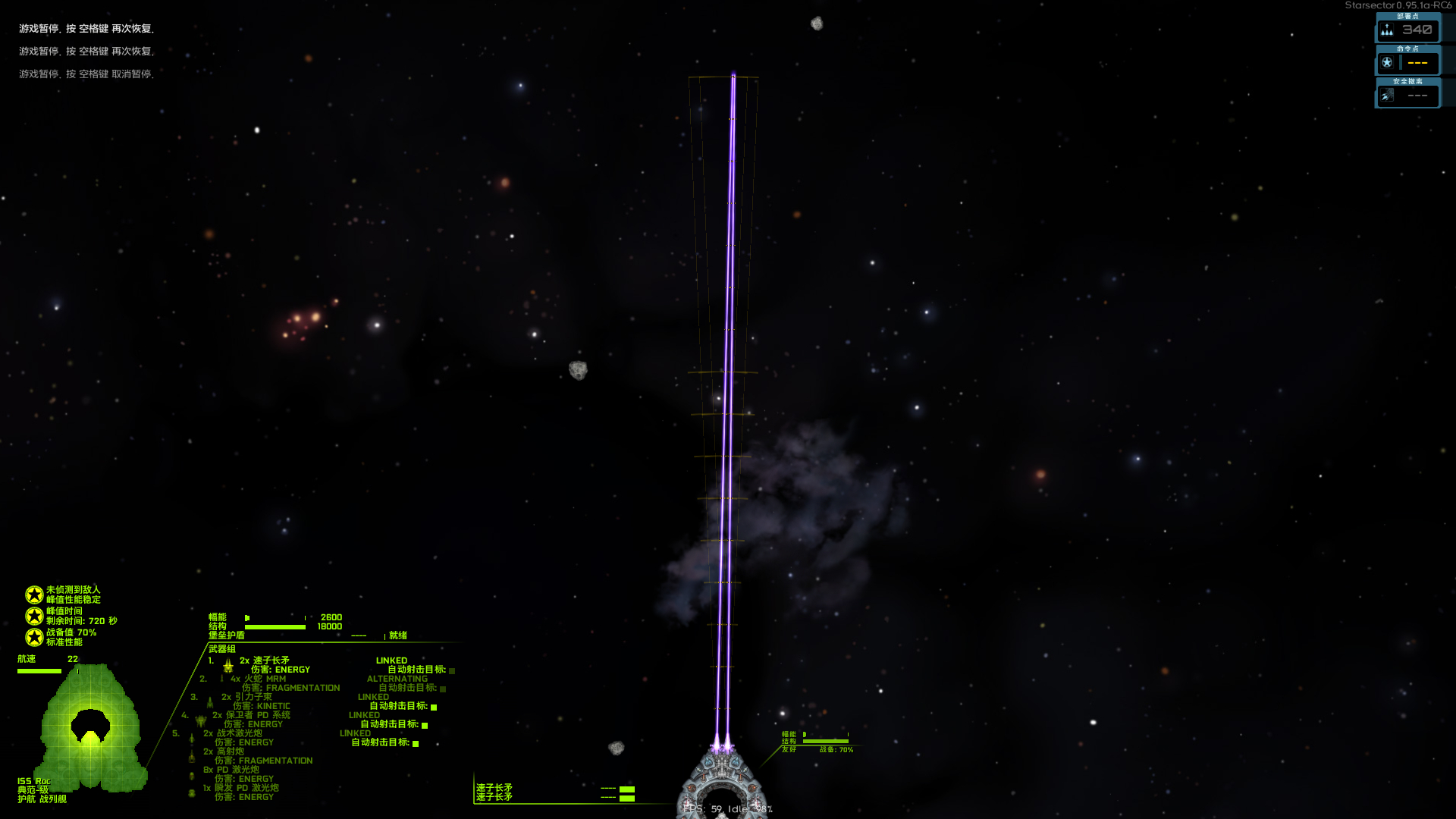This screenshot has width=1456, height=819.
Task: Select the 速子长矛 weapon group icon
Action: (228, 667)
